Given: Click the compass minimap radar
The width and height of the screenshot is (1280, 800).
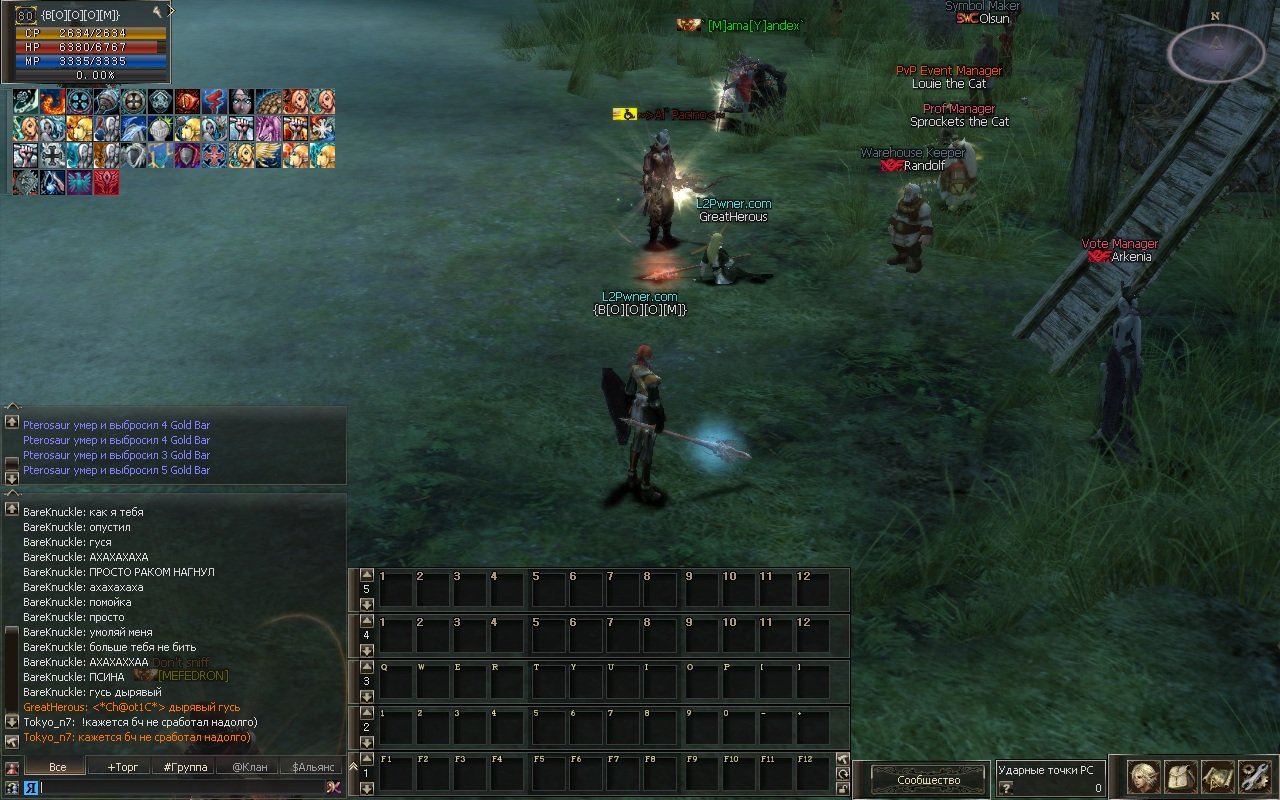Looking at the screenshot, I should click(x=1215, y=53).
